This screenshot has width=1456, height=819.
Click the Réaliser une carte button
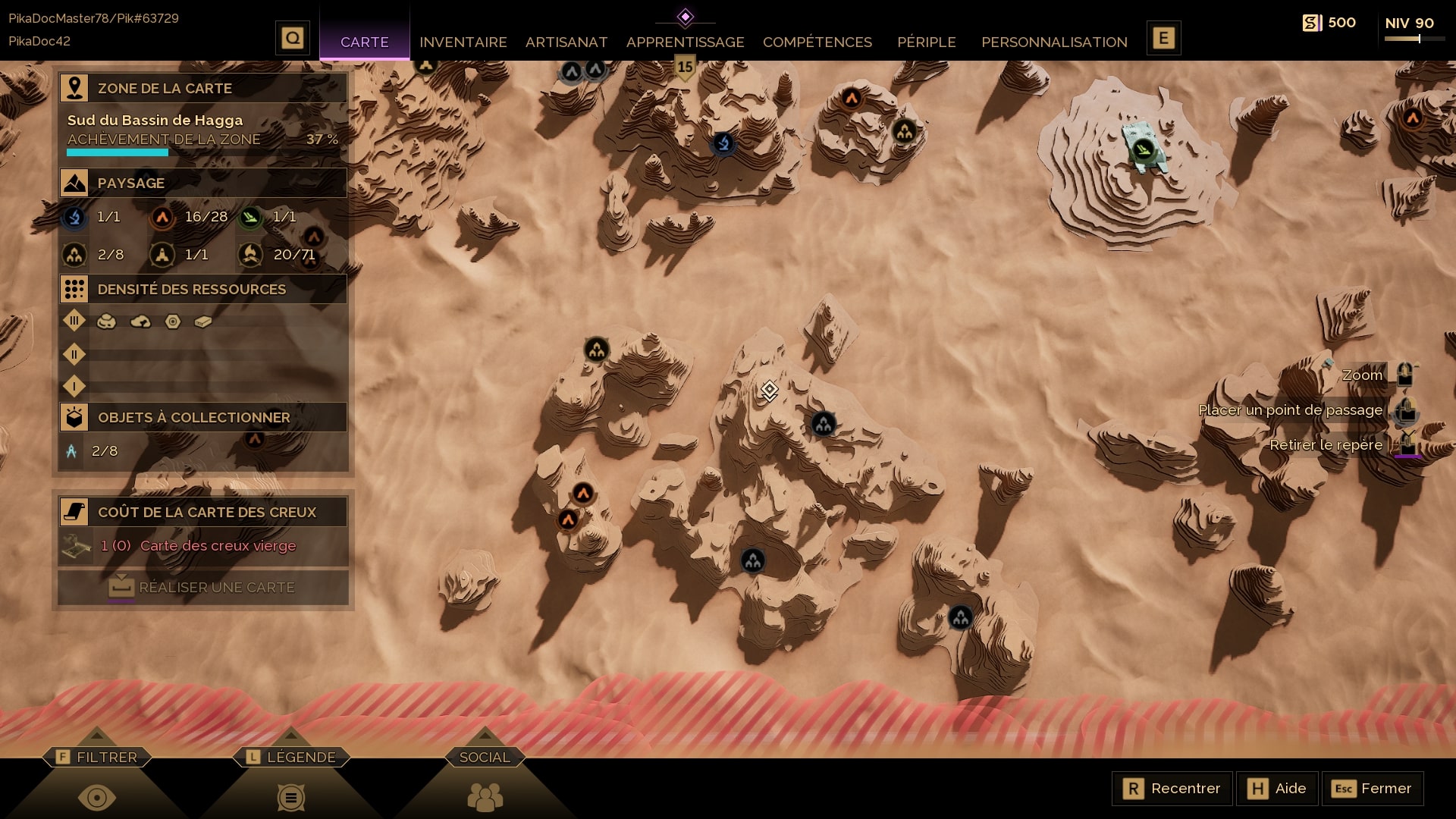click(203, 588)
